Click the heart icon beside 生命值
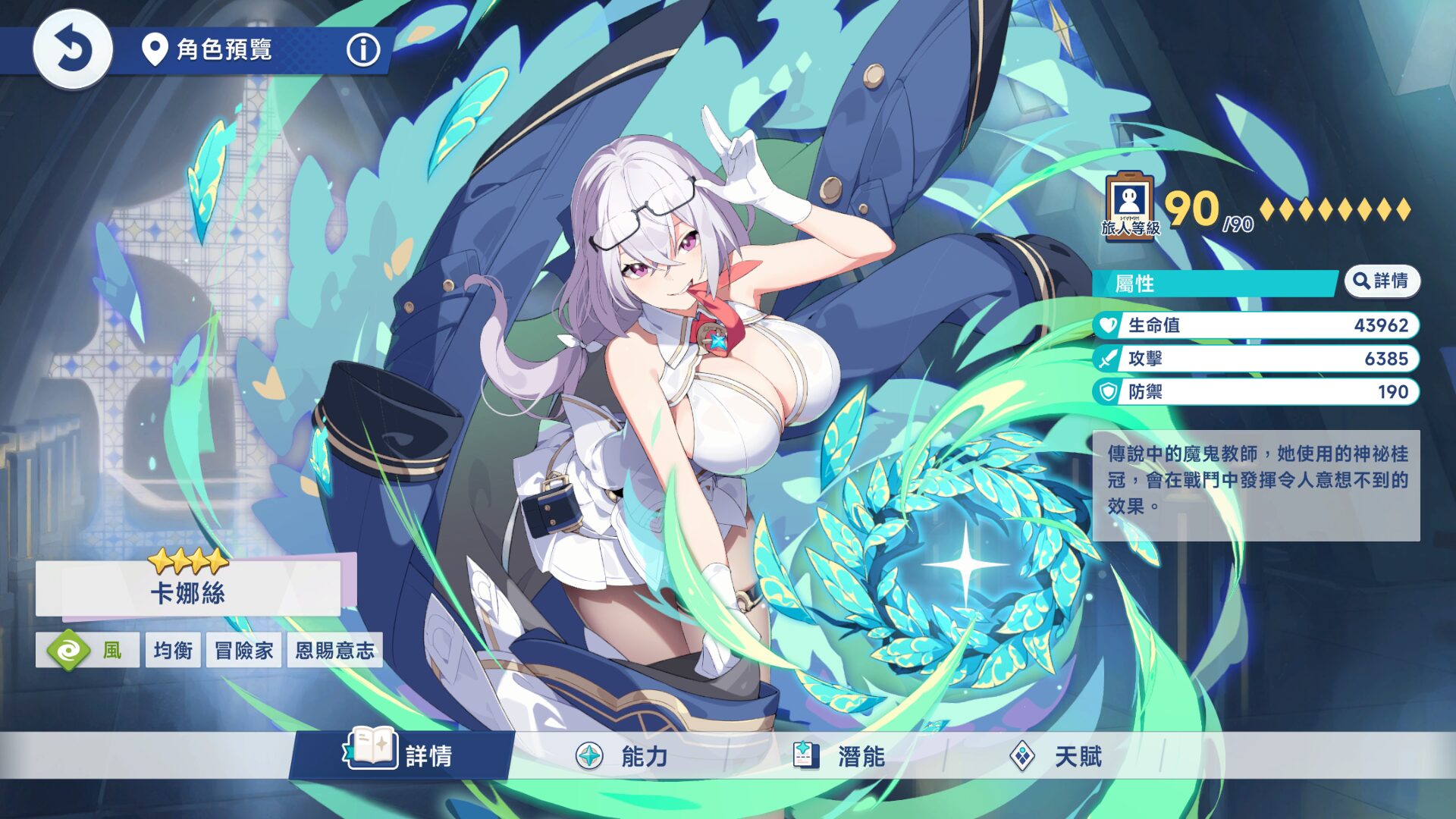The height and width of the screenshot is (819, 1456). click(1106, 325)
